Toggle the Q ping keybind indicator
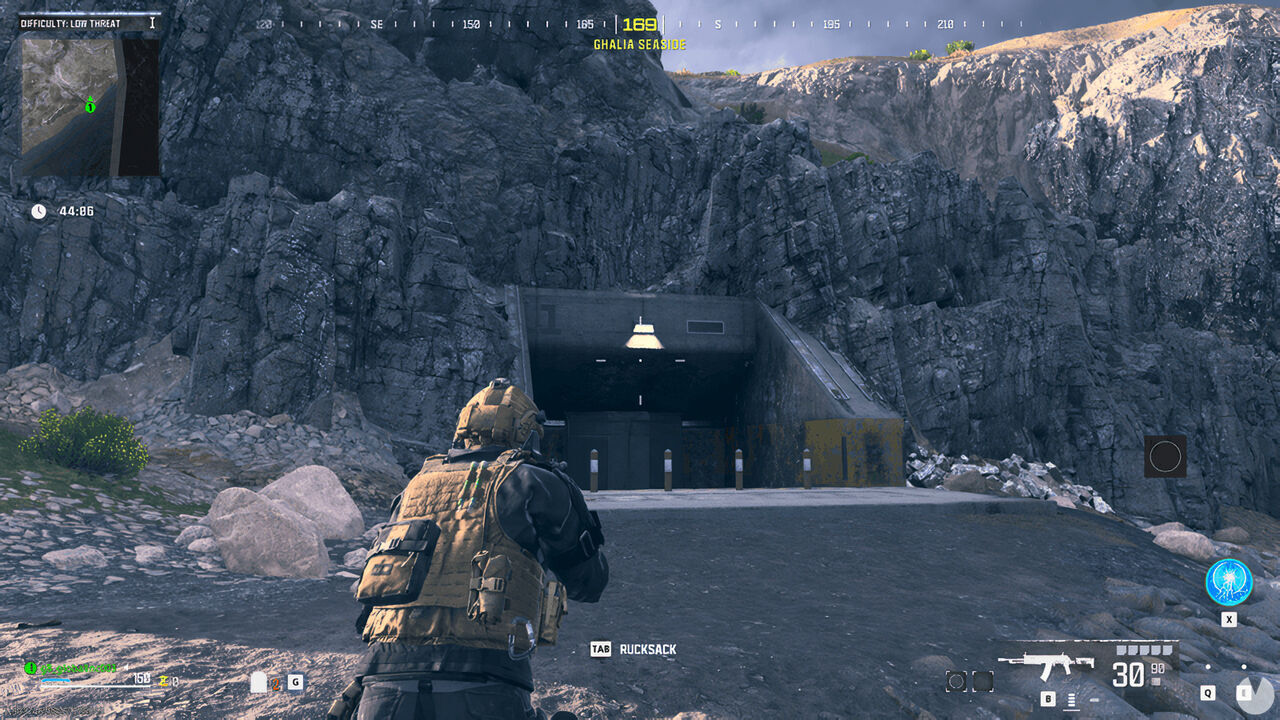The width and height of the screenshot is (1280, 720). click(x=1209, y=693)
